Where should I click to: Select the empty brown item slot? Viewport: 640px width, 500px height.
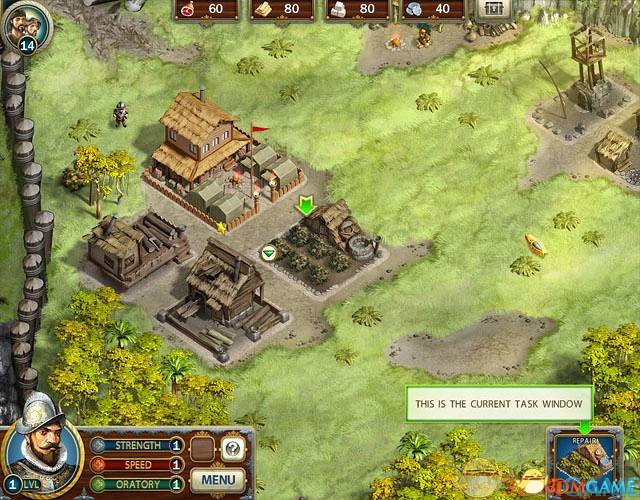click(203, 449)
